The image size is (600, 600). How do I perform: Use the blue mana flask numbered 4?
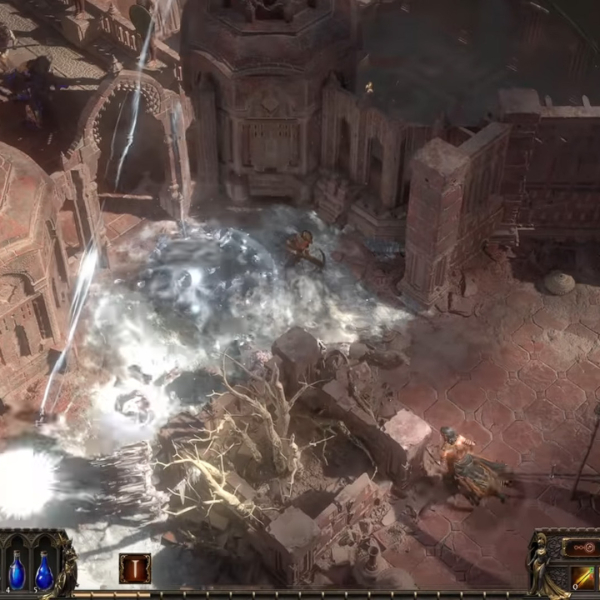pyautogui.click(x=16, y=572)
